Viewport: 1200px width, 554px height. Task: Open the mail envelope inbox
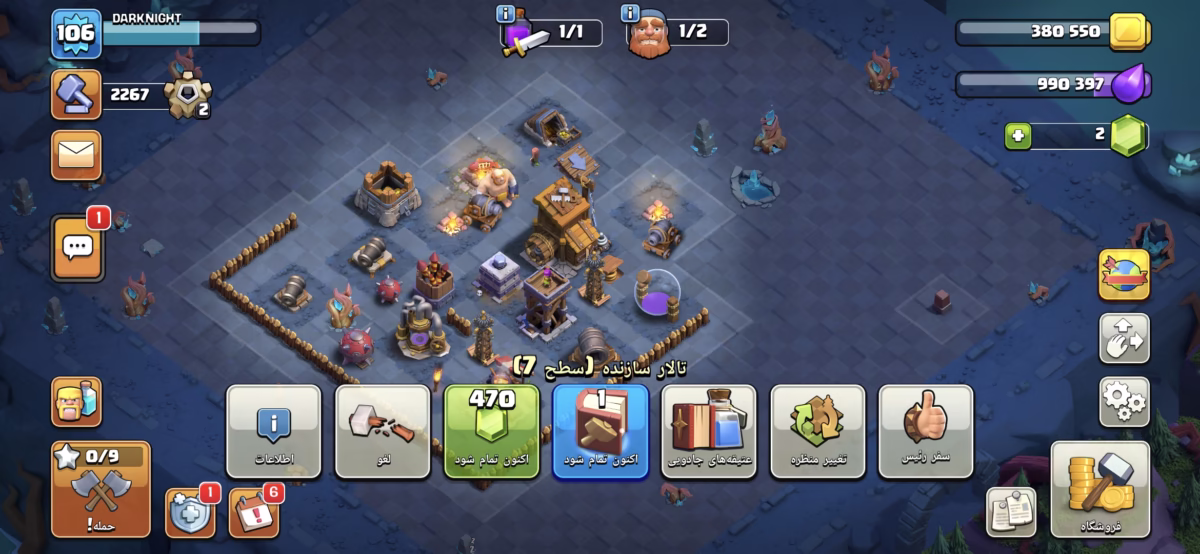(x=76, y=155)
